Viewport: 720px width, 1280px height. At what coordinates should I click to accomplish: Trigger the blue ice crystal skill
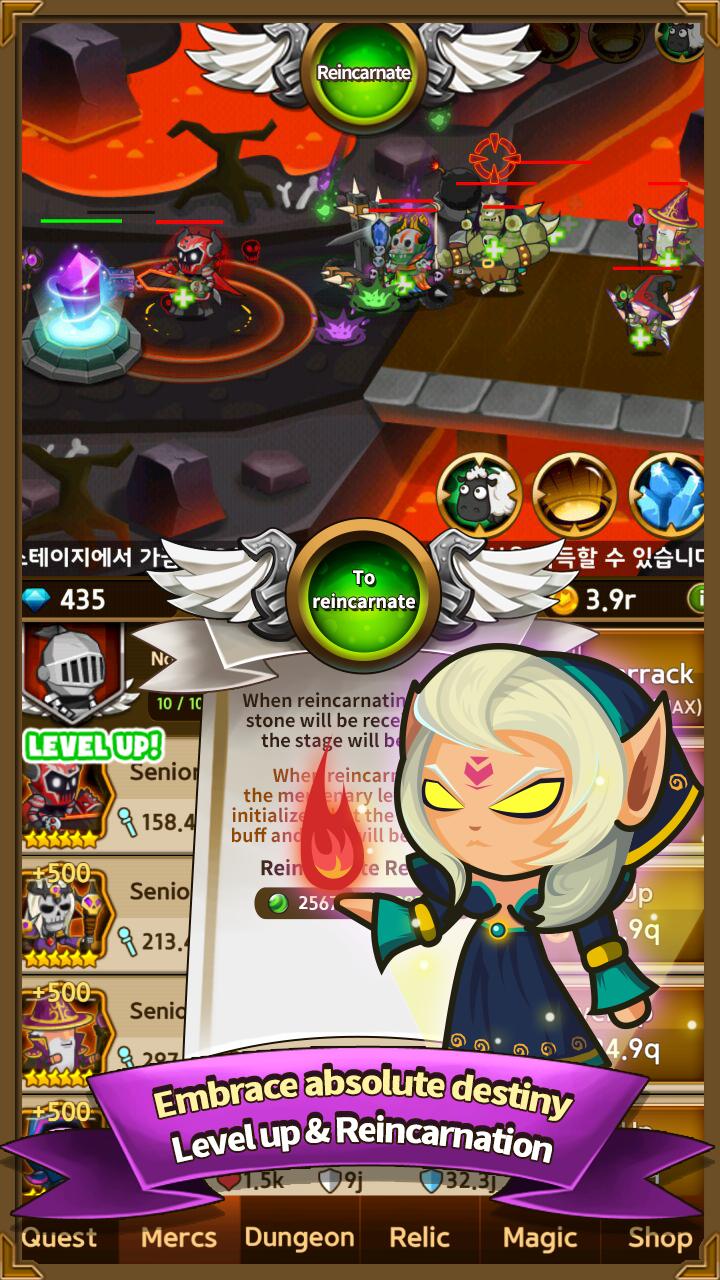(x=666, y=496)
